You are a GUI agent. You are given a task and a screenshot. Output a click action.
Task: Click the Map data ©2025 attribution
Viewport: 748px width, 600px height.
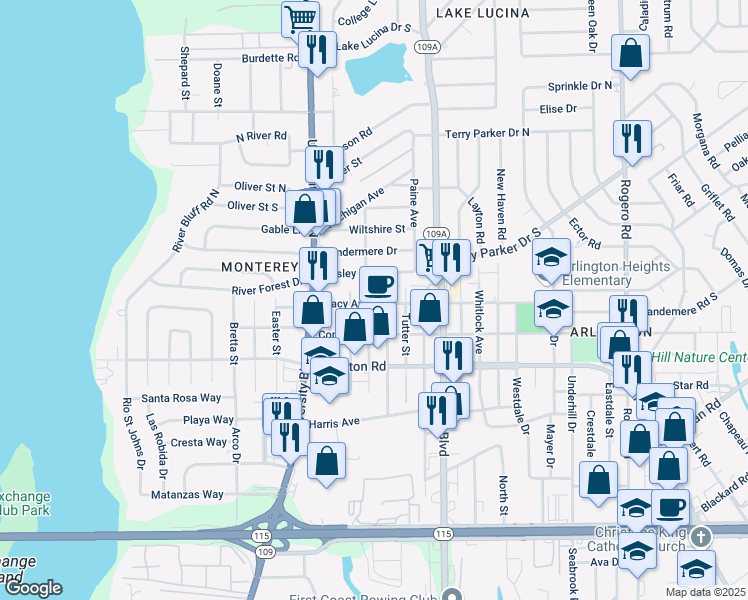705,592
